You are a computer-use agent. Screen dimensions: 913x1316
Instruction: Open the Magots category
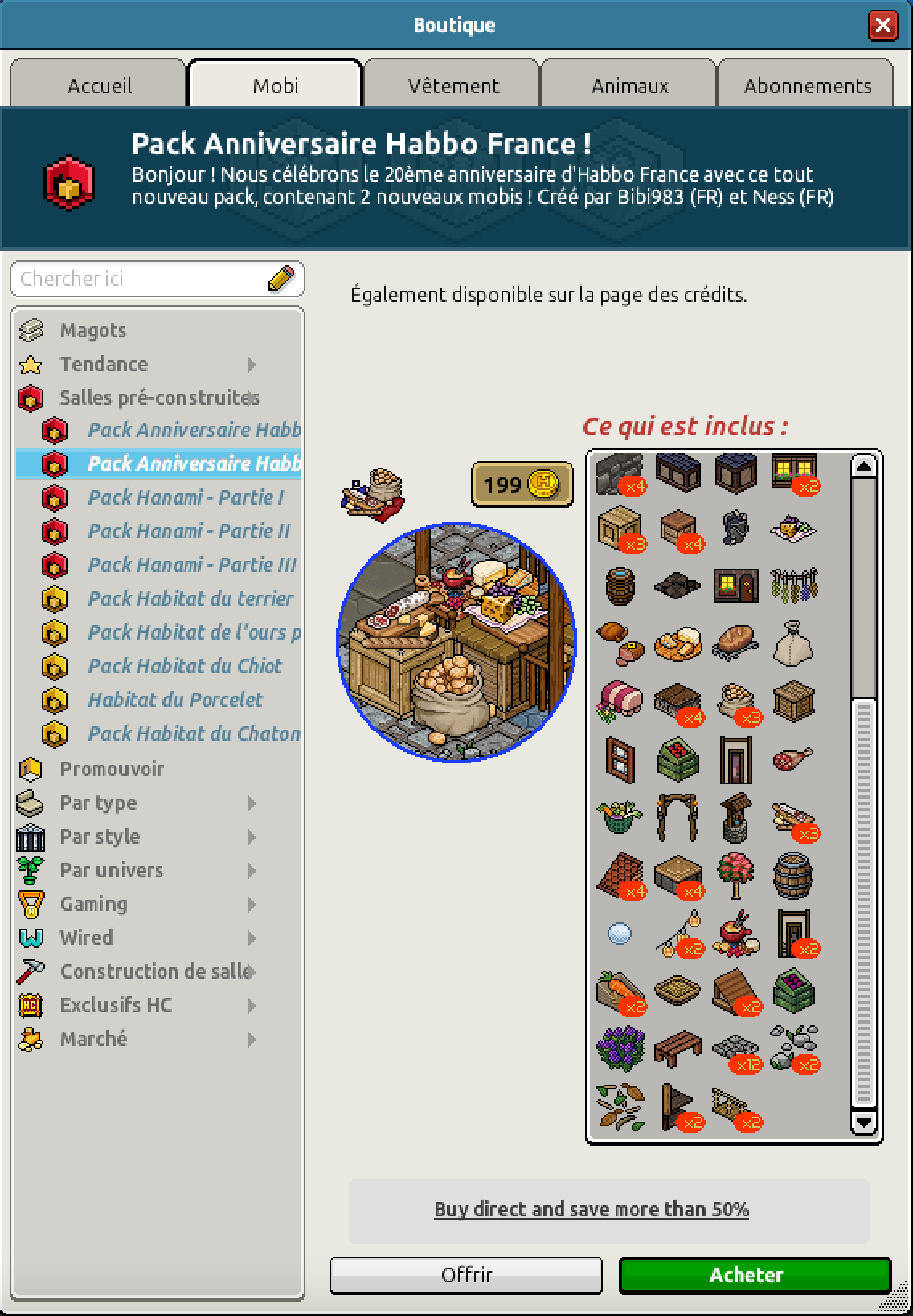[92, 330]
